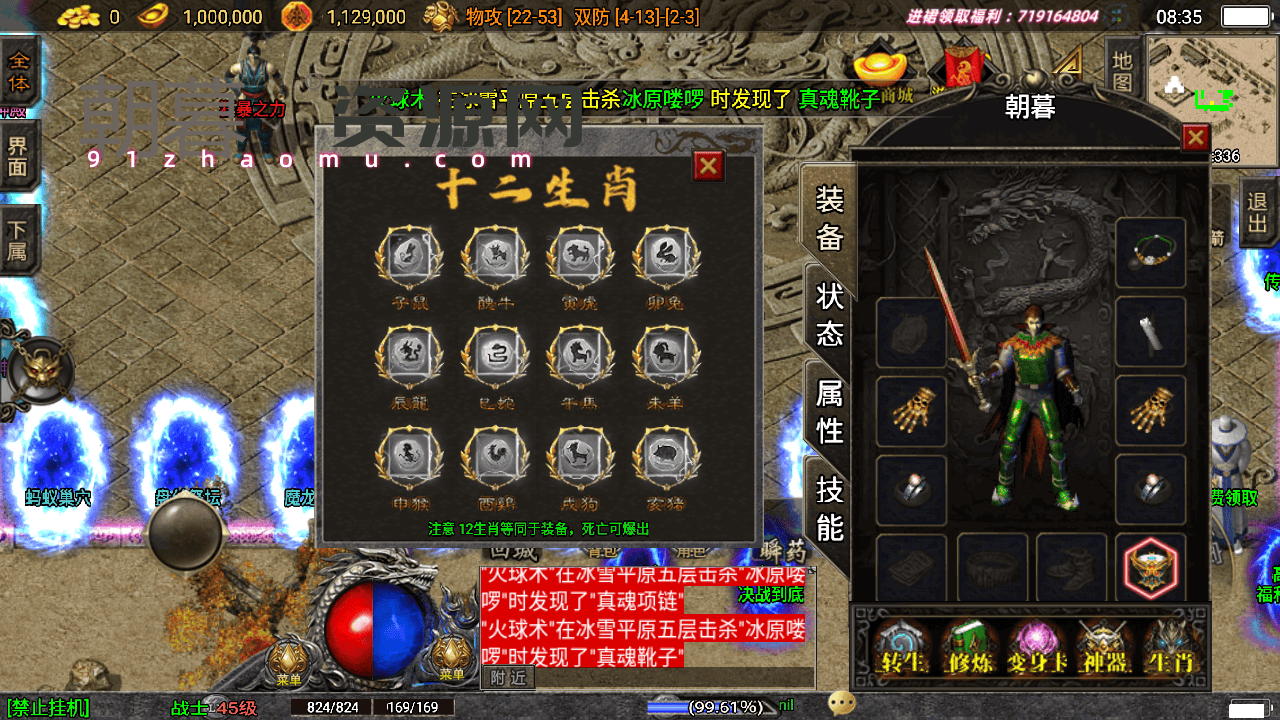Close the twelve zodiac window
Screen dimensions: 1280x720
(x=708, y=165)
